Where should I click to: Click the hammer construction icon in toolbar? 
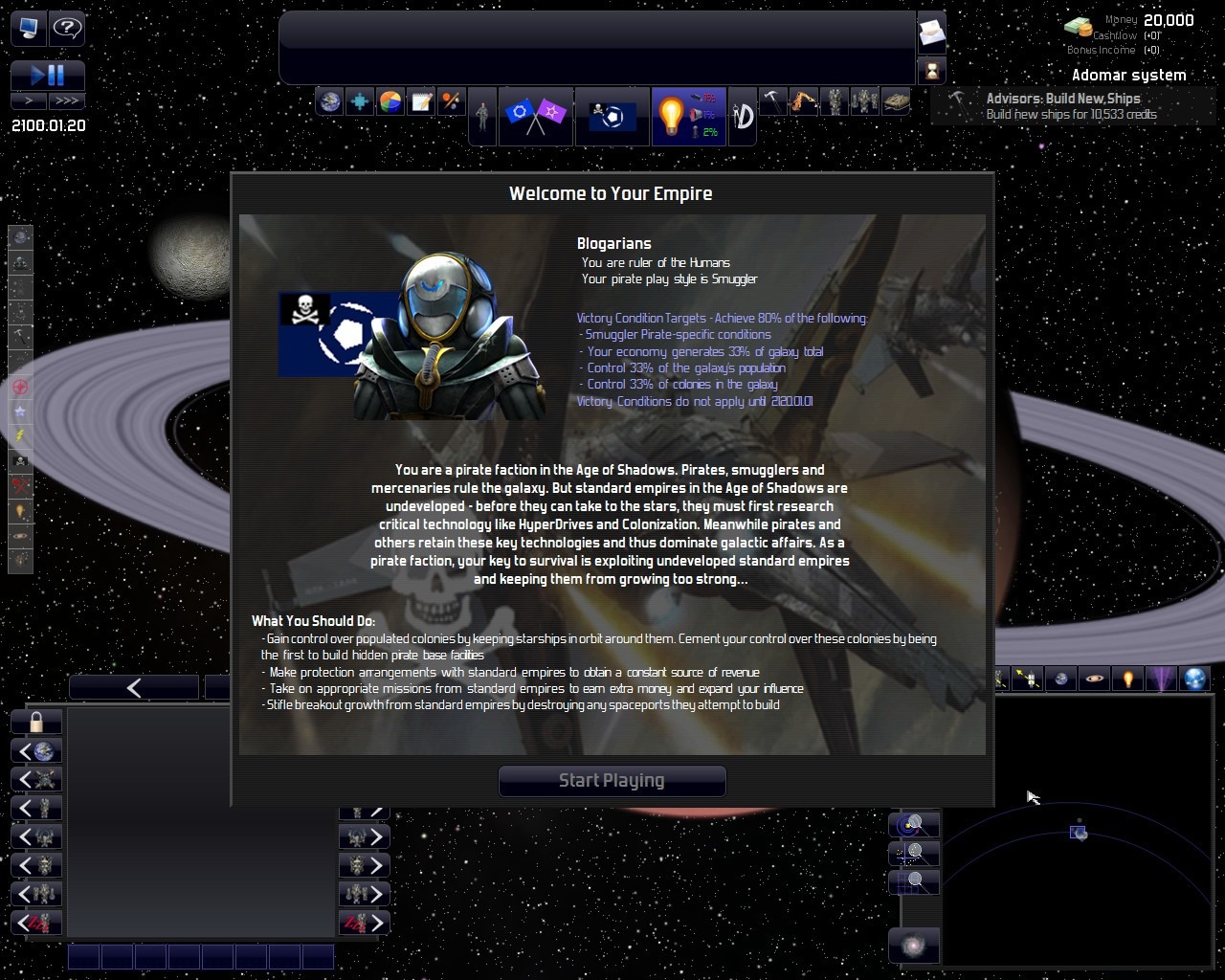[x=772, y=100]
